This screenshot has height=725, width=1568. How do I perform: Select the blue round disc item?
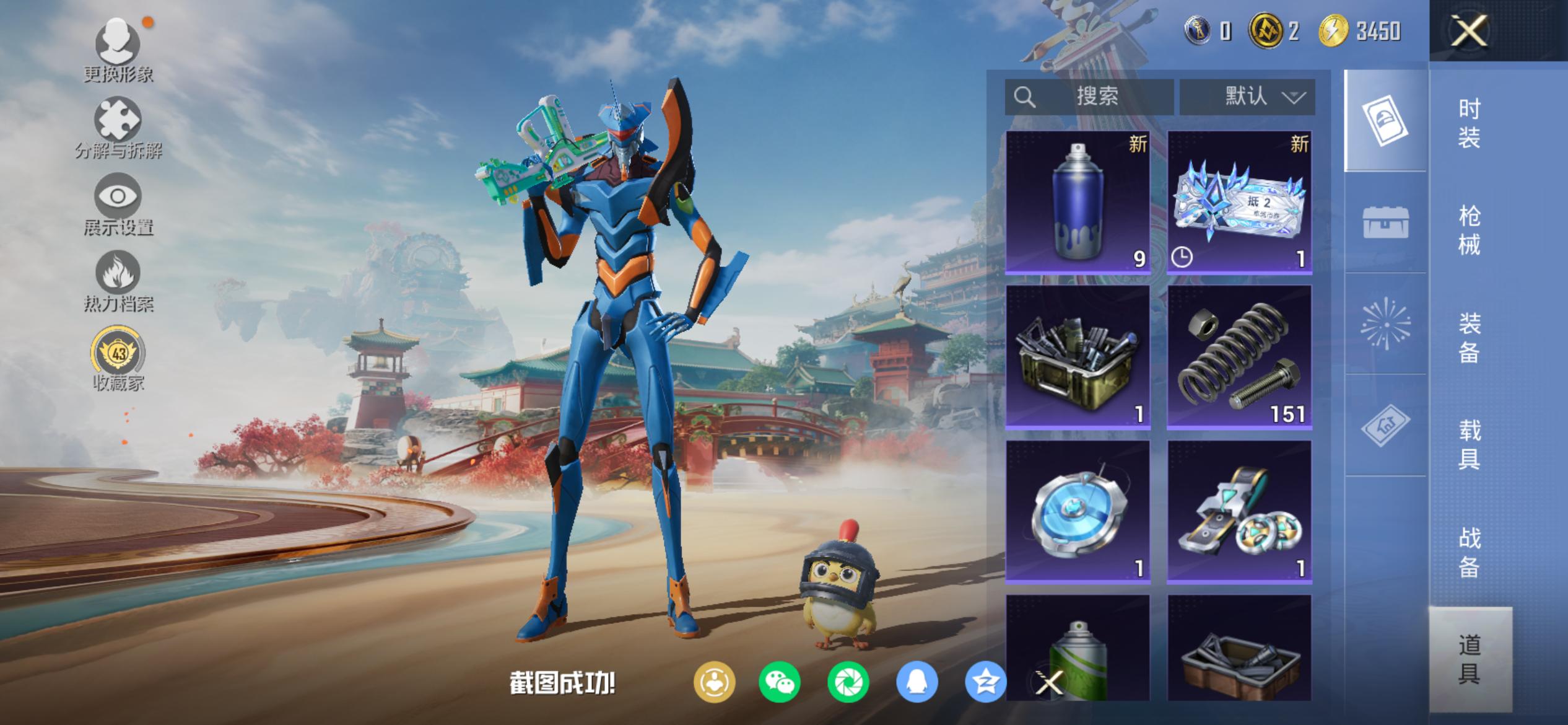click(x=1078, y=512)
